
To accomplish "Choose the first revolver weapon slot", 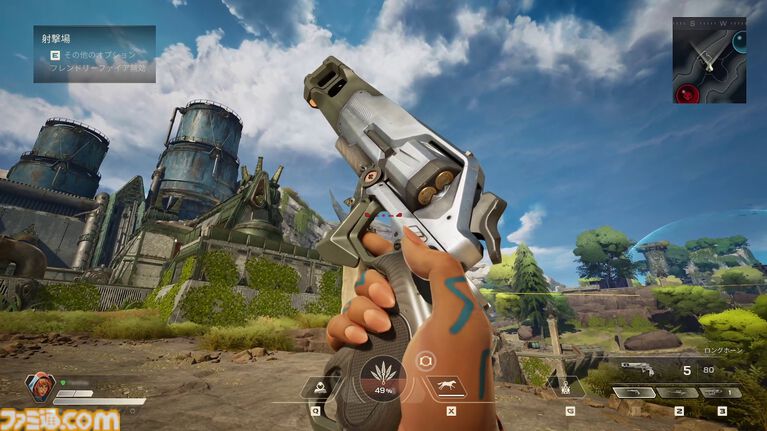I will 634,392.
